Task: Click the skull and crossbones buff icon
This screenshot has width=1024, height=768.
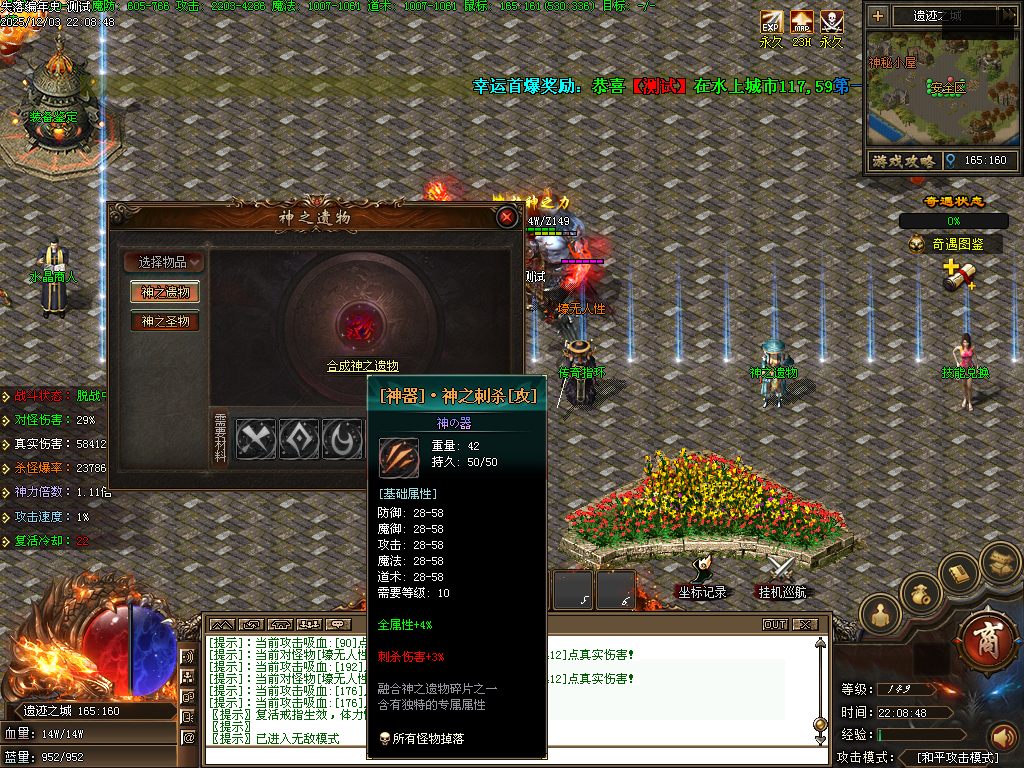Action: (x=832, y=22)
